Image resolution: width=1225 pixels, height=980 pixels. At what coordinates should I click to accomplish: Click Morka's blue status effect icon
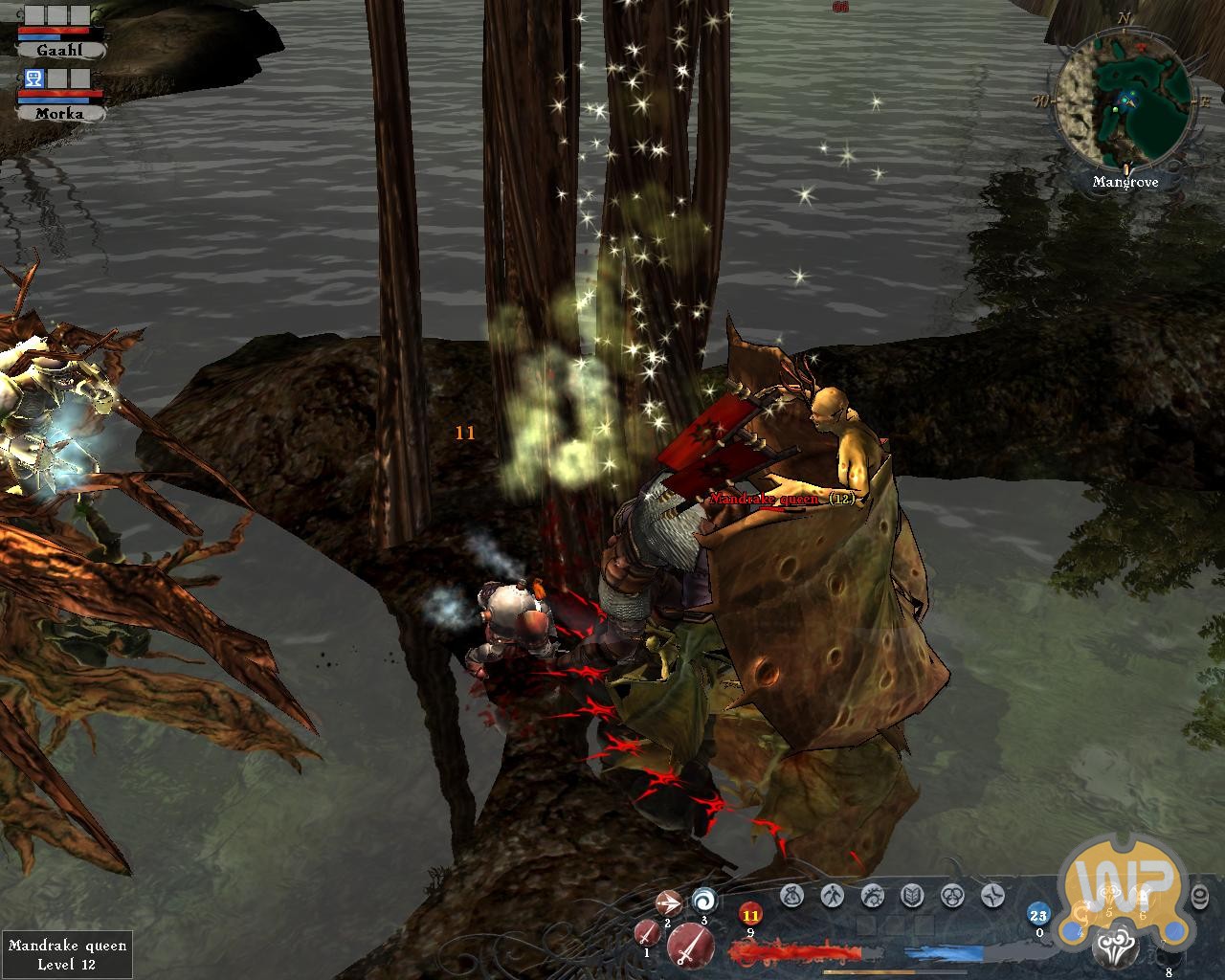pos(32,79)
